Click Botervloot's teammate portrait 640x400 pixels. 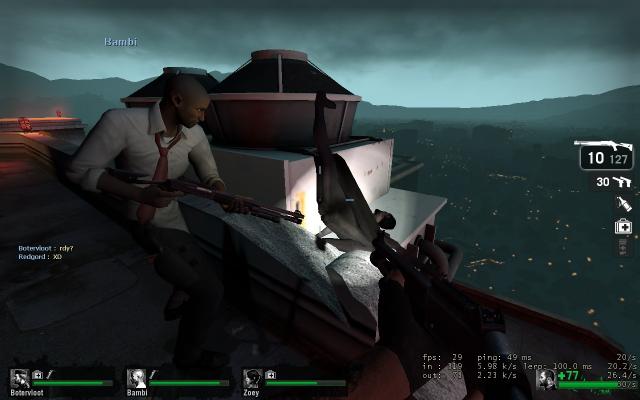coord(18,378)
